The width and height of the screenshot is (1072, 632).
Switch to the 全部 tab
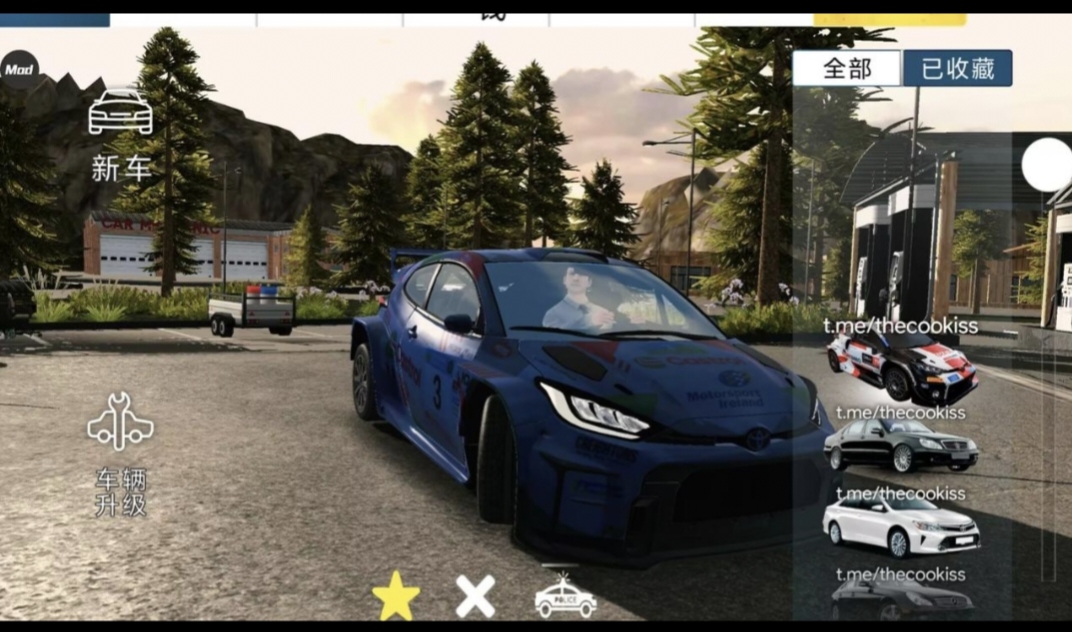point(847,69)
